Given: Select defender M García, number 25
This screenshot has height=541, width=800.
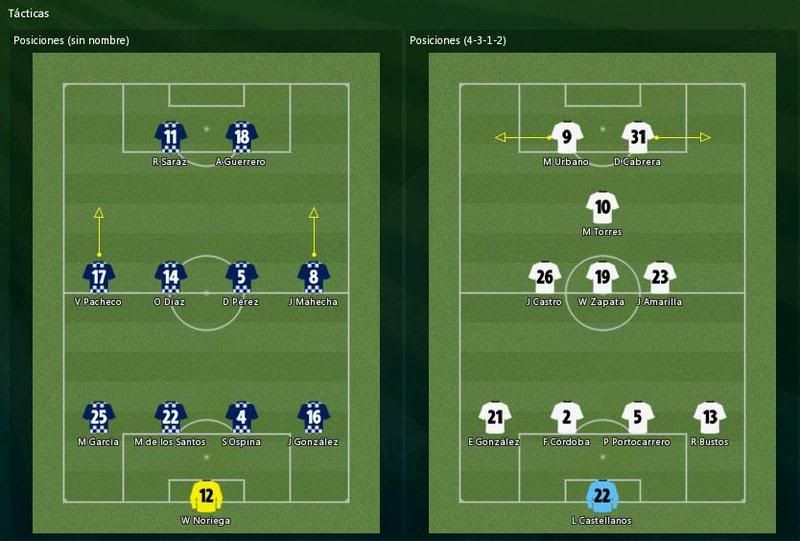Looking at the screenshot, I should tap(98, 417).
